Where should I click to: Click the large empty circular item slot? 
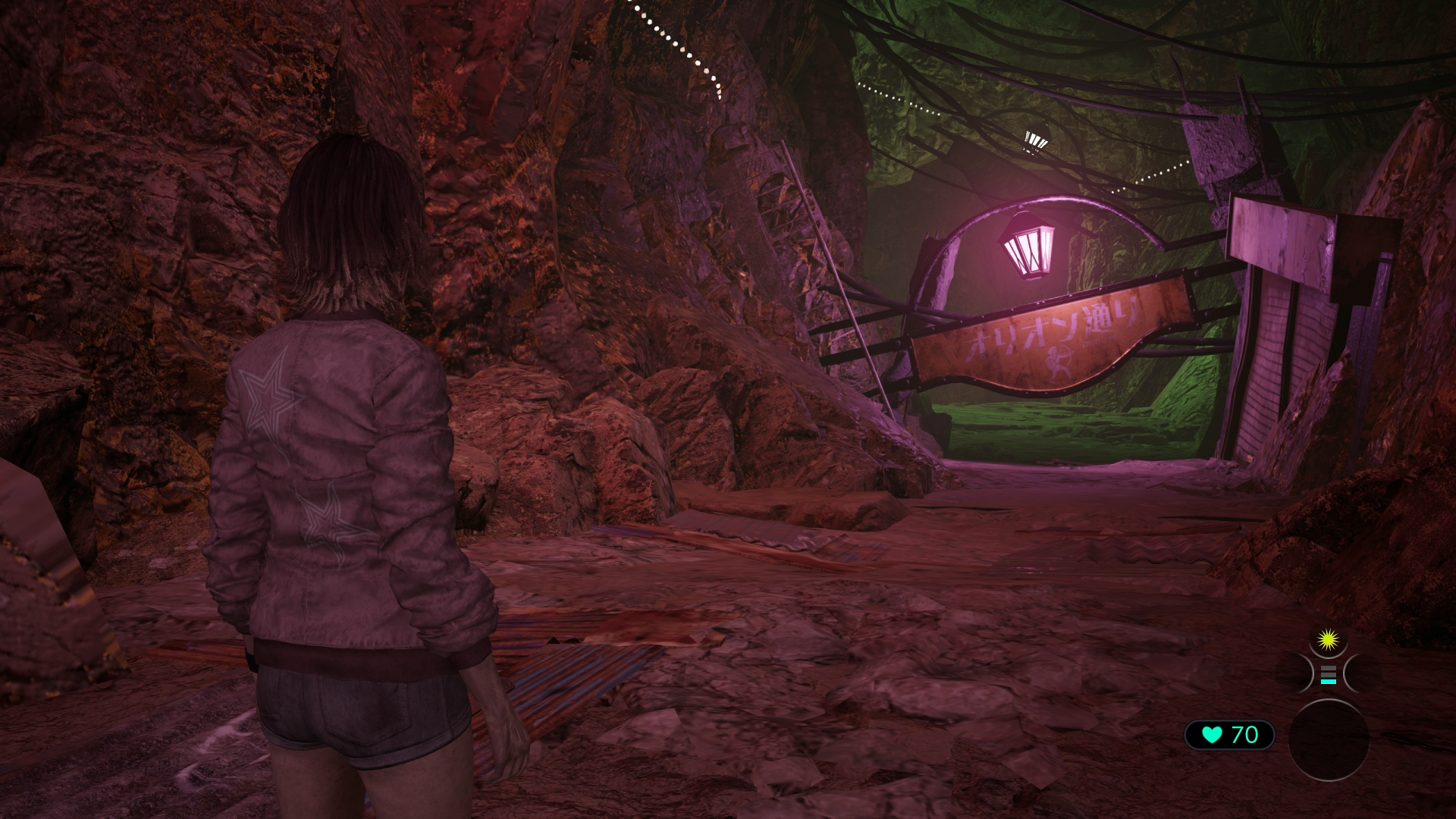pyautogui.click(x=1329, y=739)
